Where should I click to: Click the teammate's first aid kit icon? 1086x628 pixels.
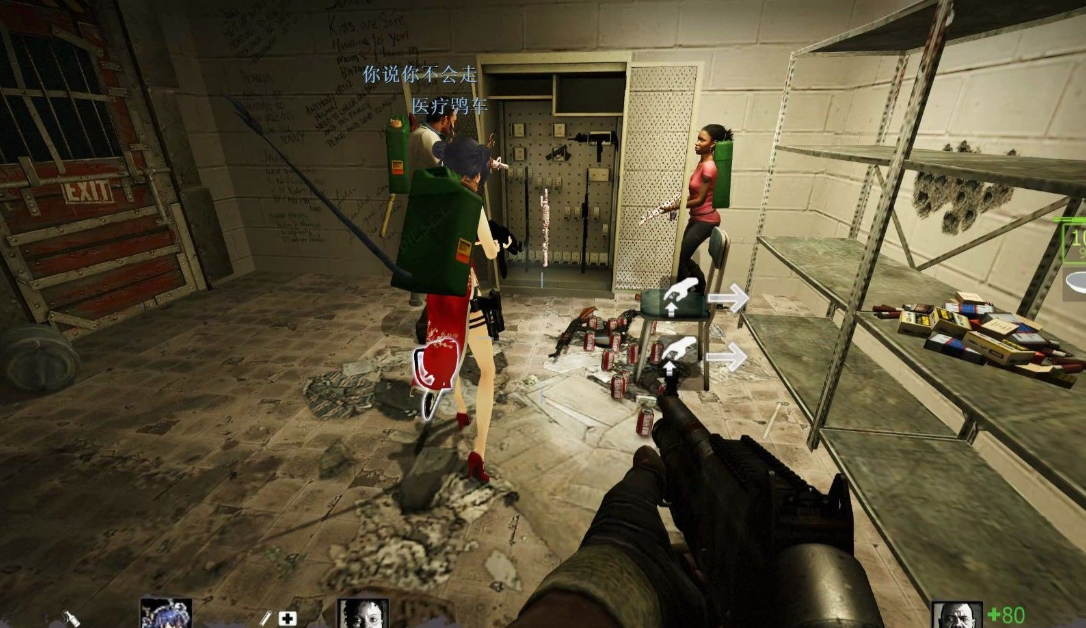coord(288,619)
